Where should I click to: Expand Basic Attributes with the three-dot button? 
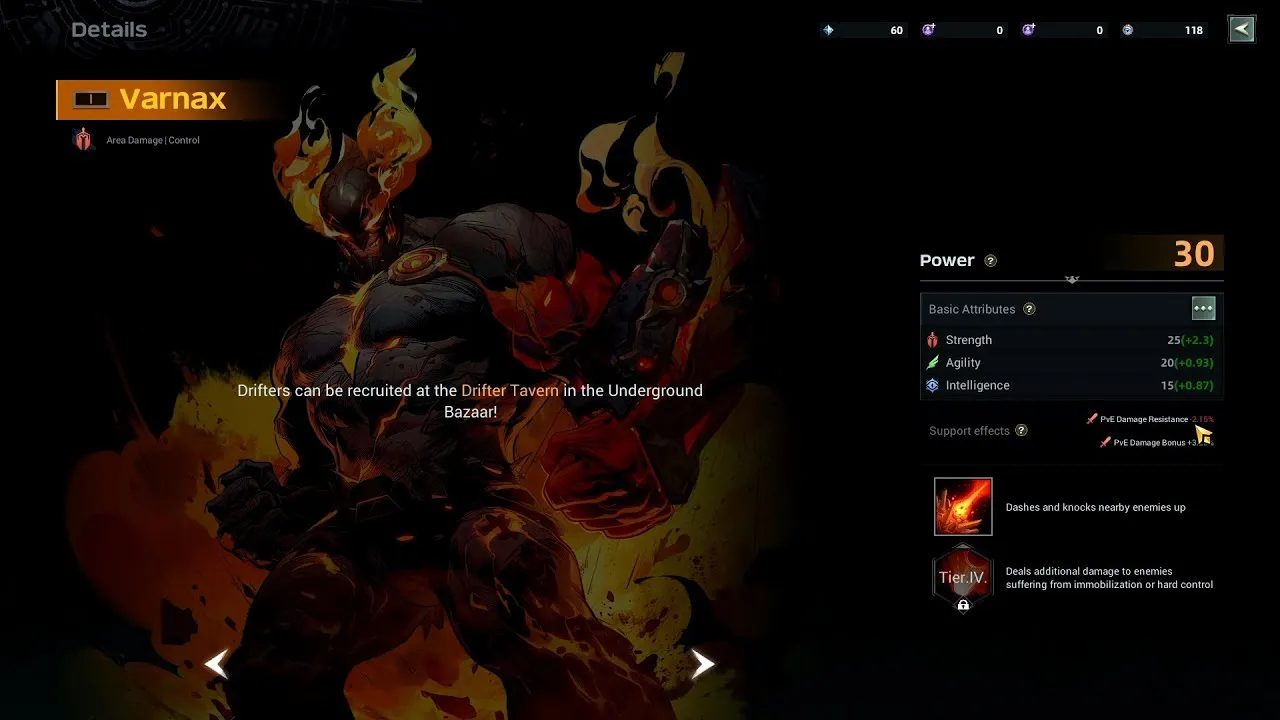coord(1203,308)
